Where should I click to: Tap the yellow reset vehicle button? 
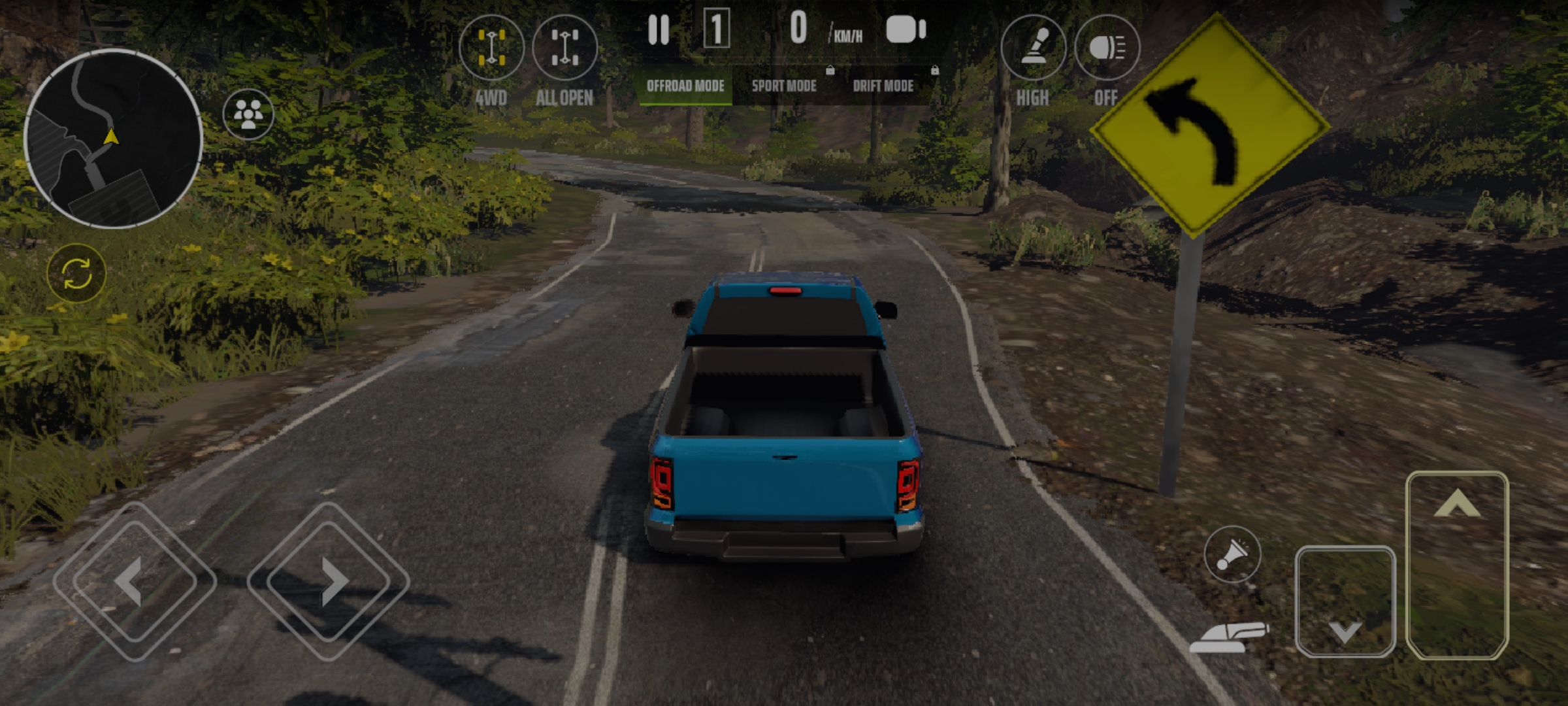(x=76, y=273)
